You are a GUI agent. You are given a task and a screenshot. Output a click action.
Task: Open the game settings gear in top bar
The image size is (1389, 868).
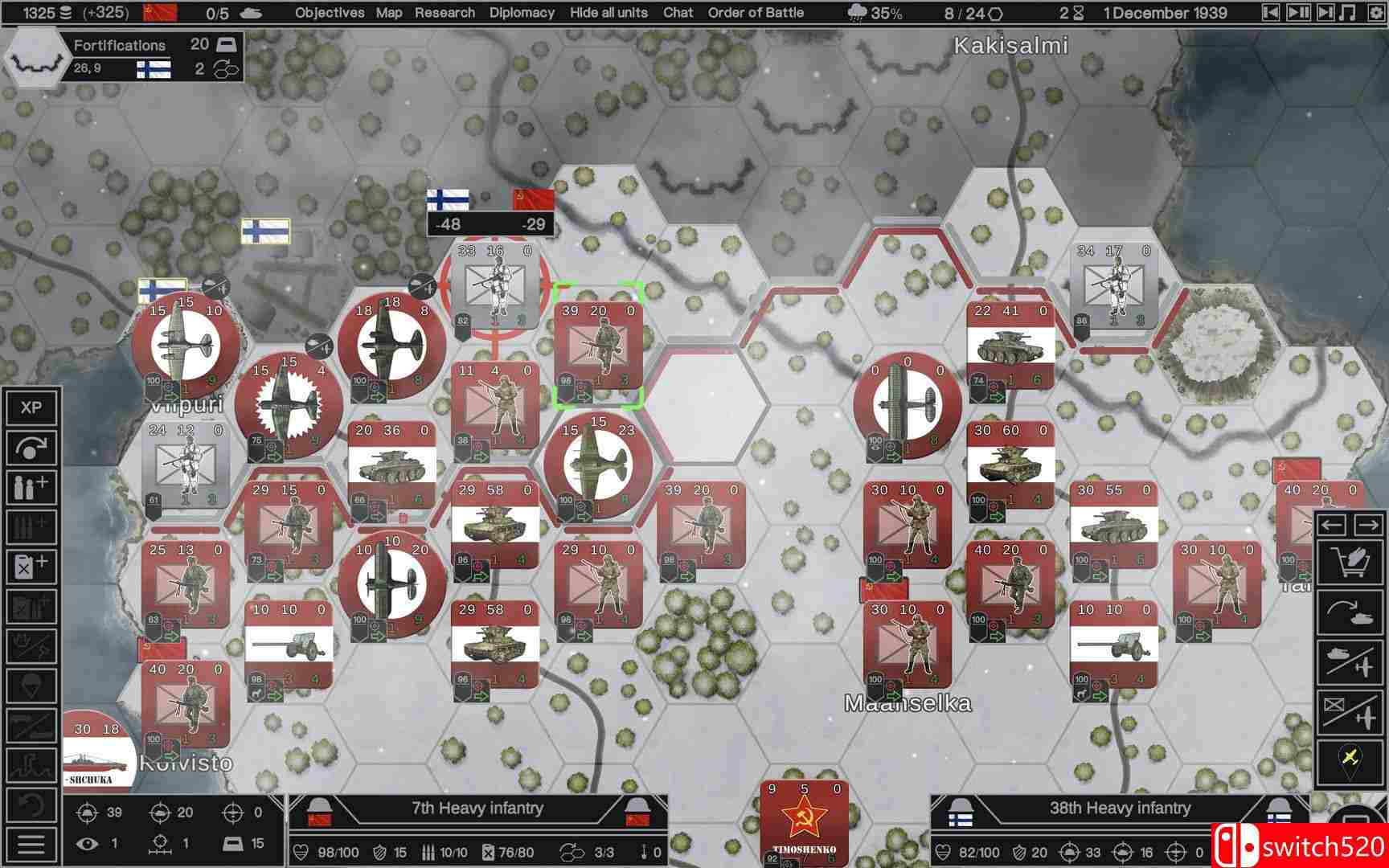(x=1375, y=13)
